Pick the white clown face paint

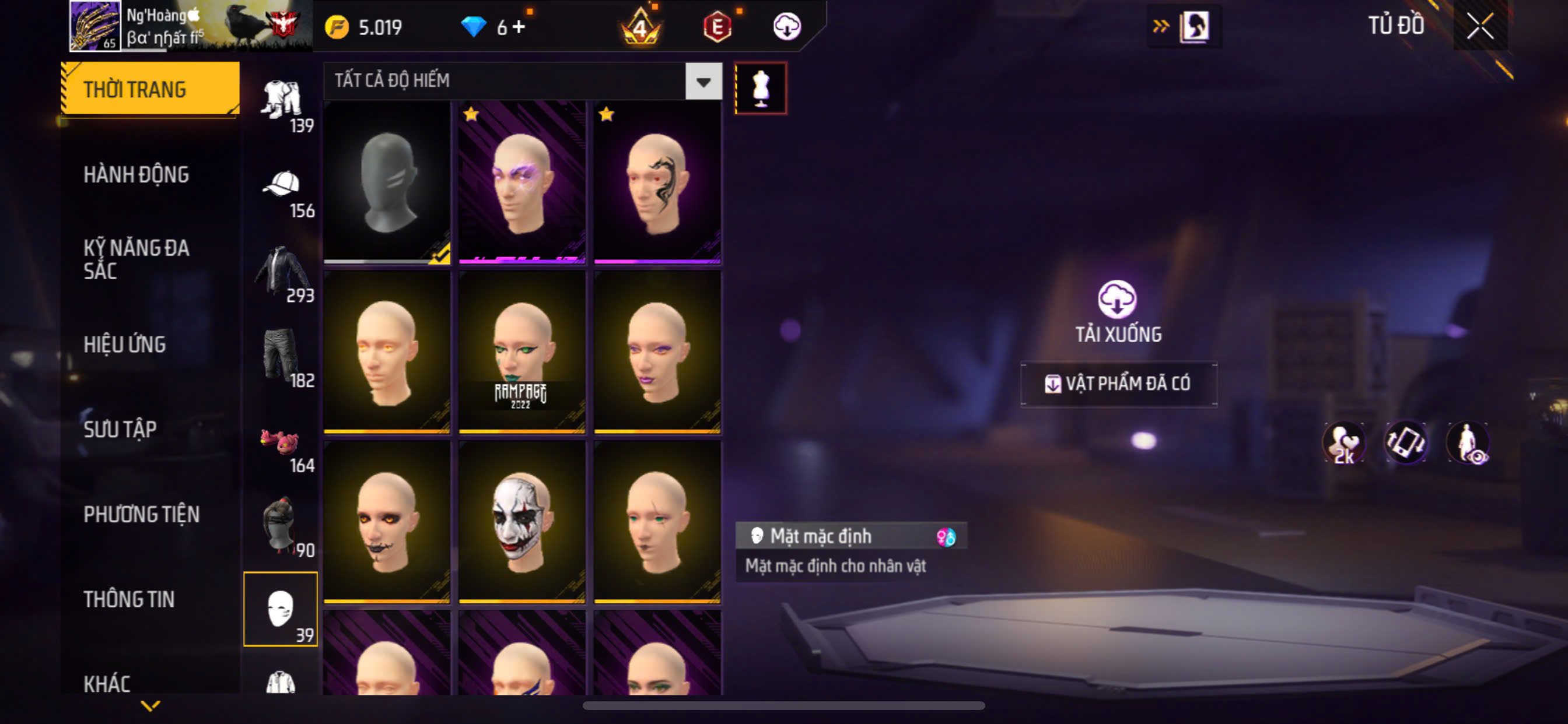[x=521, y=522]
